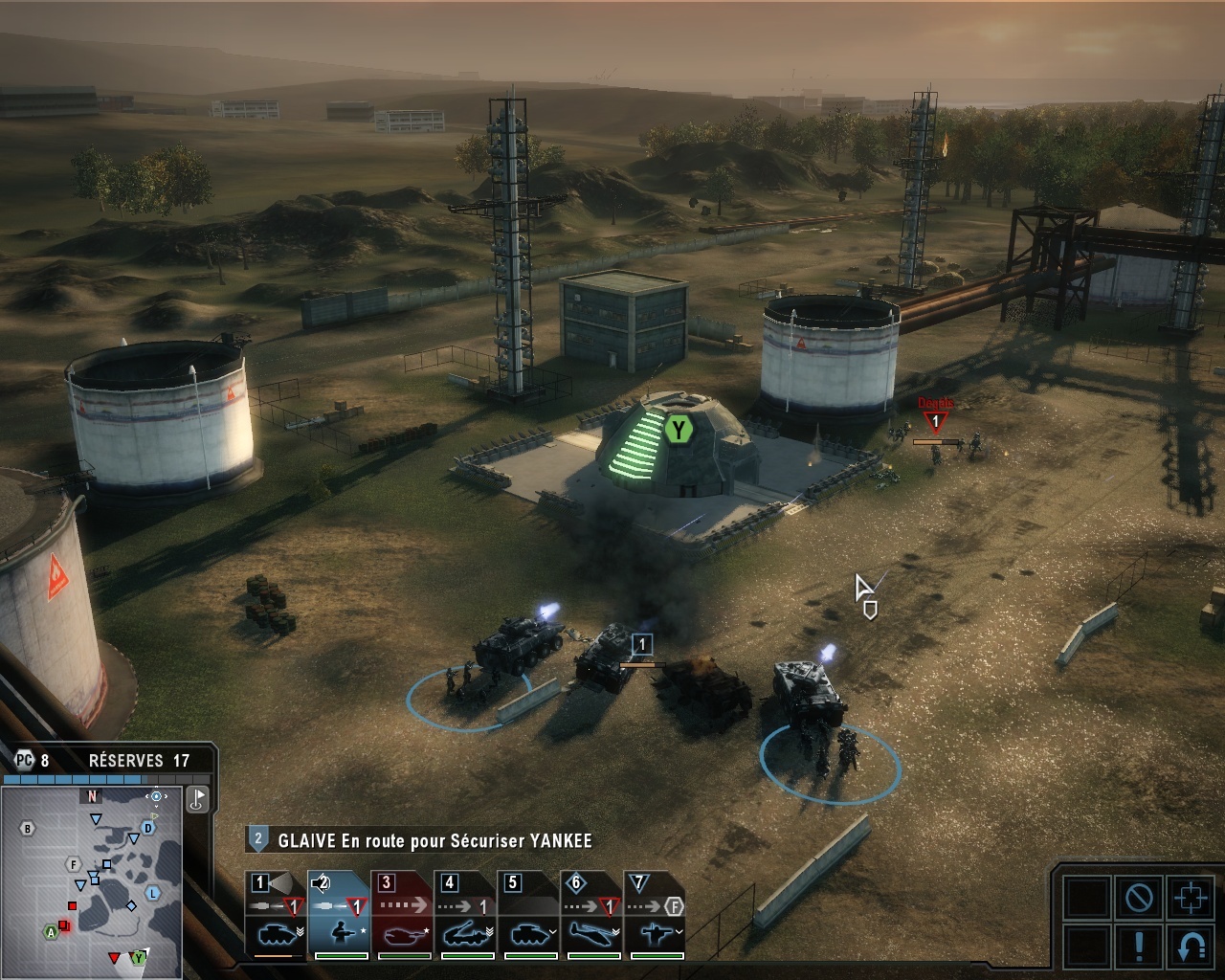Choose the red unit 3 tank card
Viewport: 1225px width, 980px height.
click(402, 914)
